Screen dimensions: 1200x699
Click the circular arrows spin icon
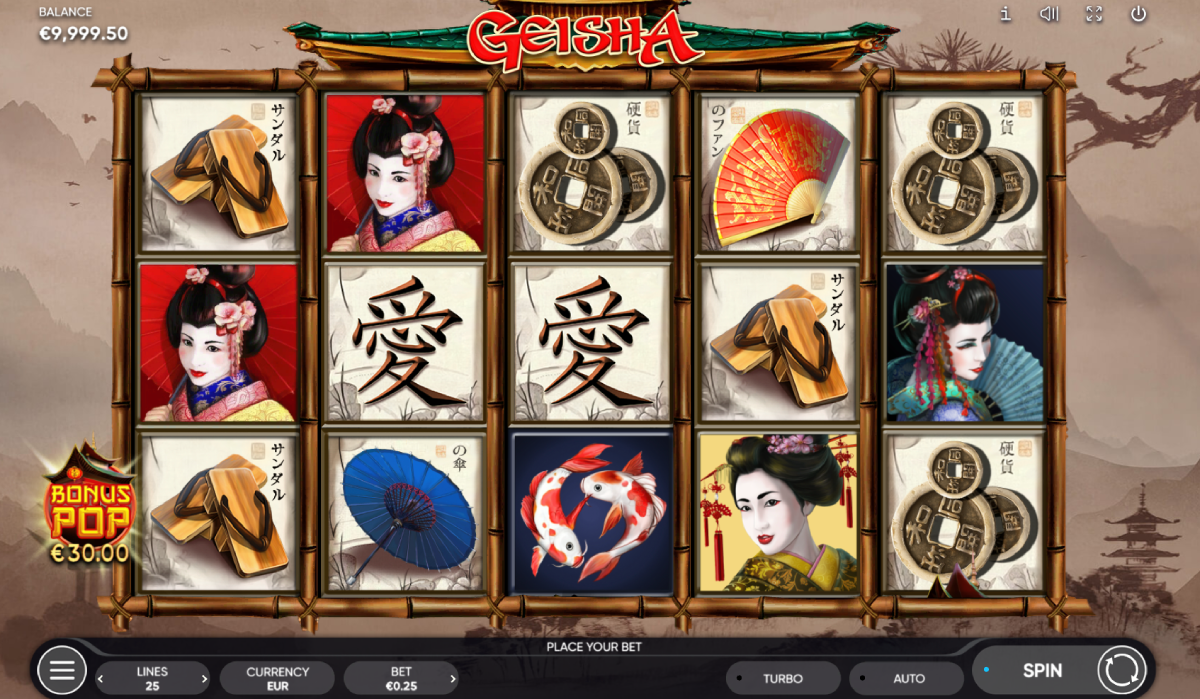point(1121,670)
